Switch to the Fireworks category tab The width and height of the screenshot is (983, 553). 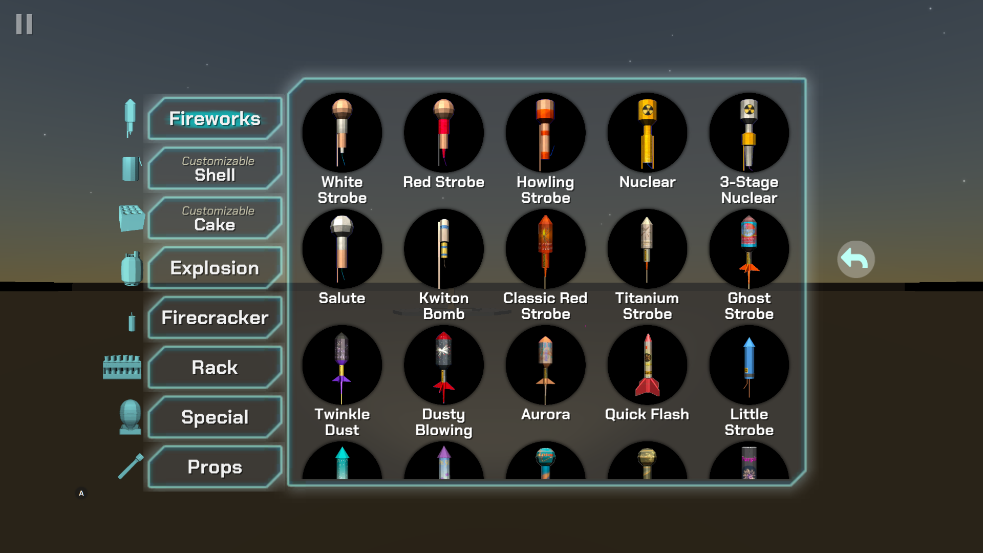[x=214, y=119]
